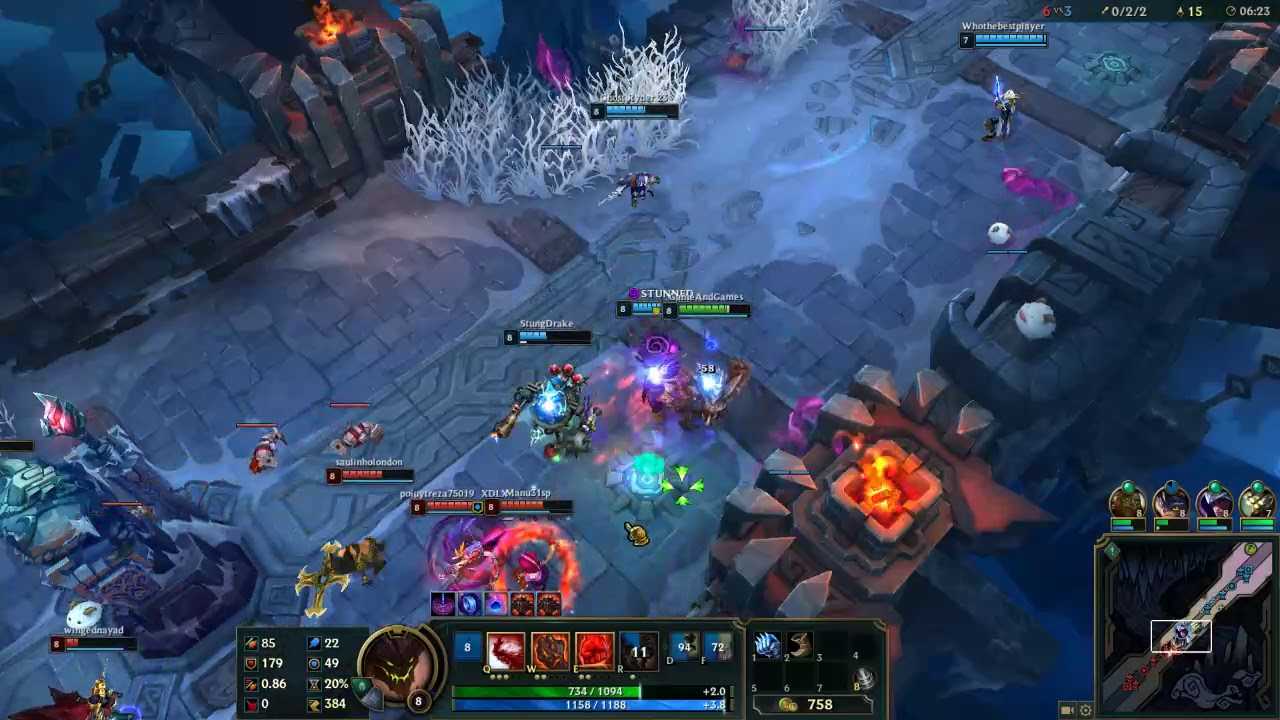Image resolution: width=1280 pixels, height=720 pixels.
Task: Click the ultimate R ability showing 11 seconds
Action: click(640, 649)
